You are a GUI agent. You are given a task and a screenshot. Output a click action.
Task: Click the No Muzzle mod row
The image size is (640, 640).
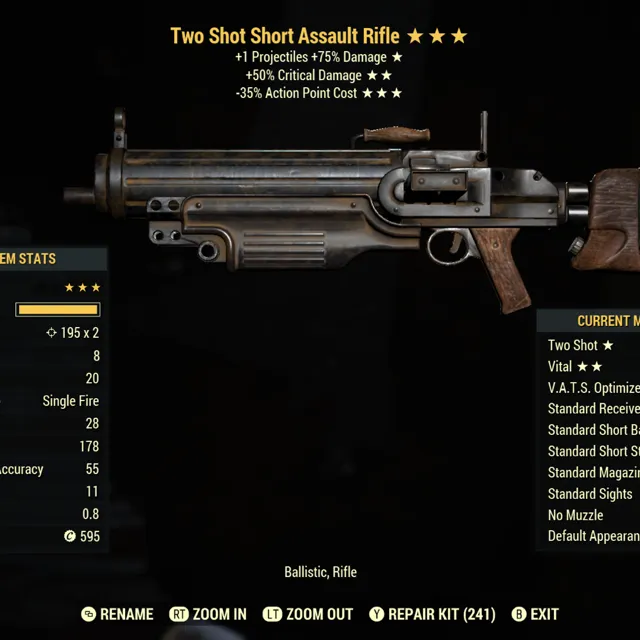(575, 515)
